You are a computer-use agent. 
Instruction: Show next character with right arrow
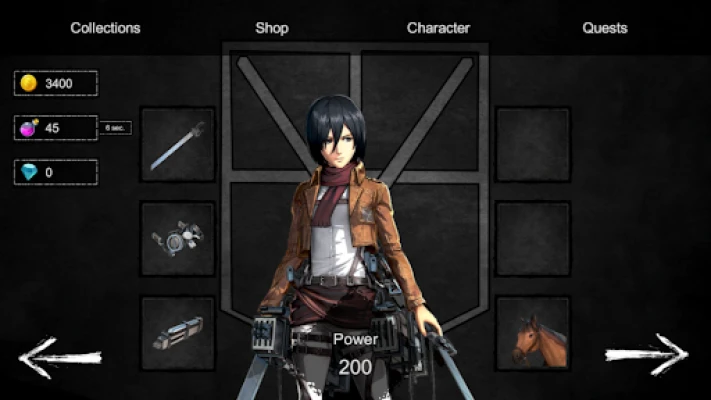coord(647,354)
